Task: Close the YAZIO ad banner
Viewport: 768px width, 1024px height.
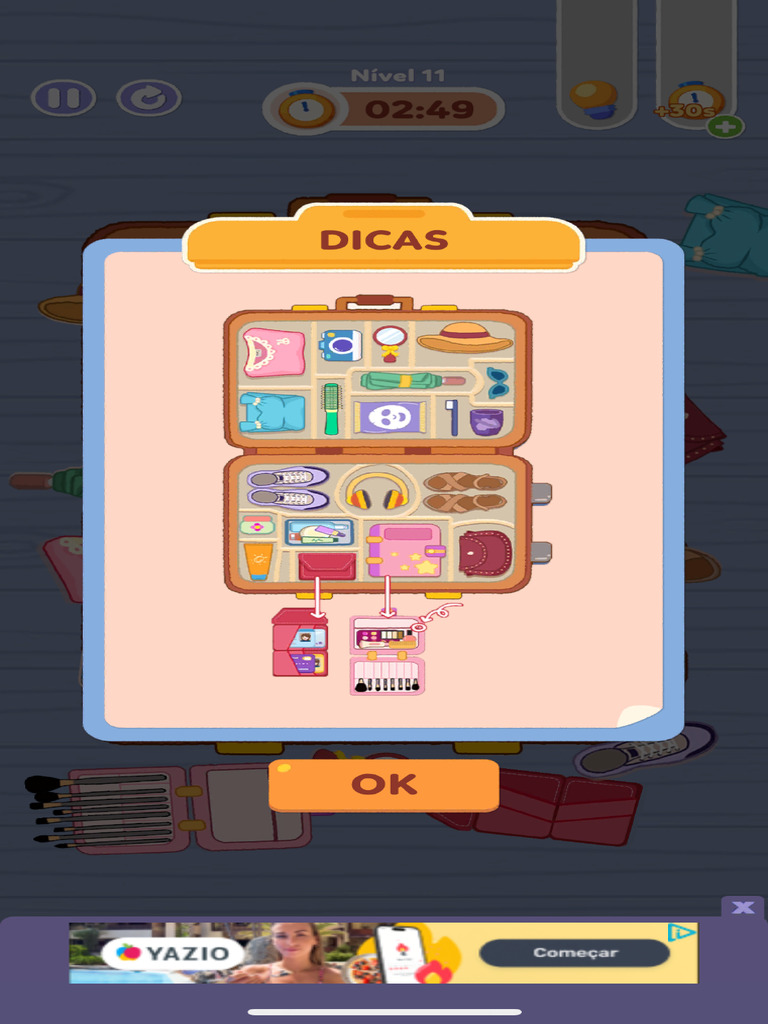Action: click(x=742, y=907)
